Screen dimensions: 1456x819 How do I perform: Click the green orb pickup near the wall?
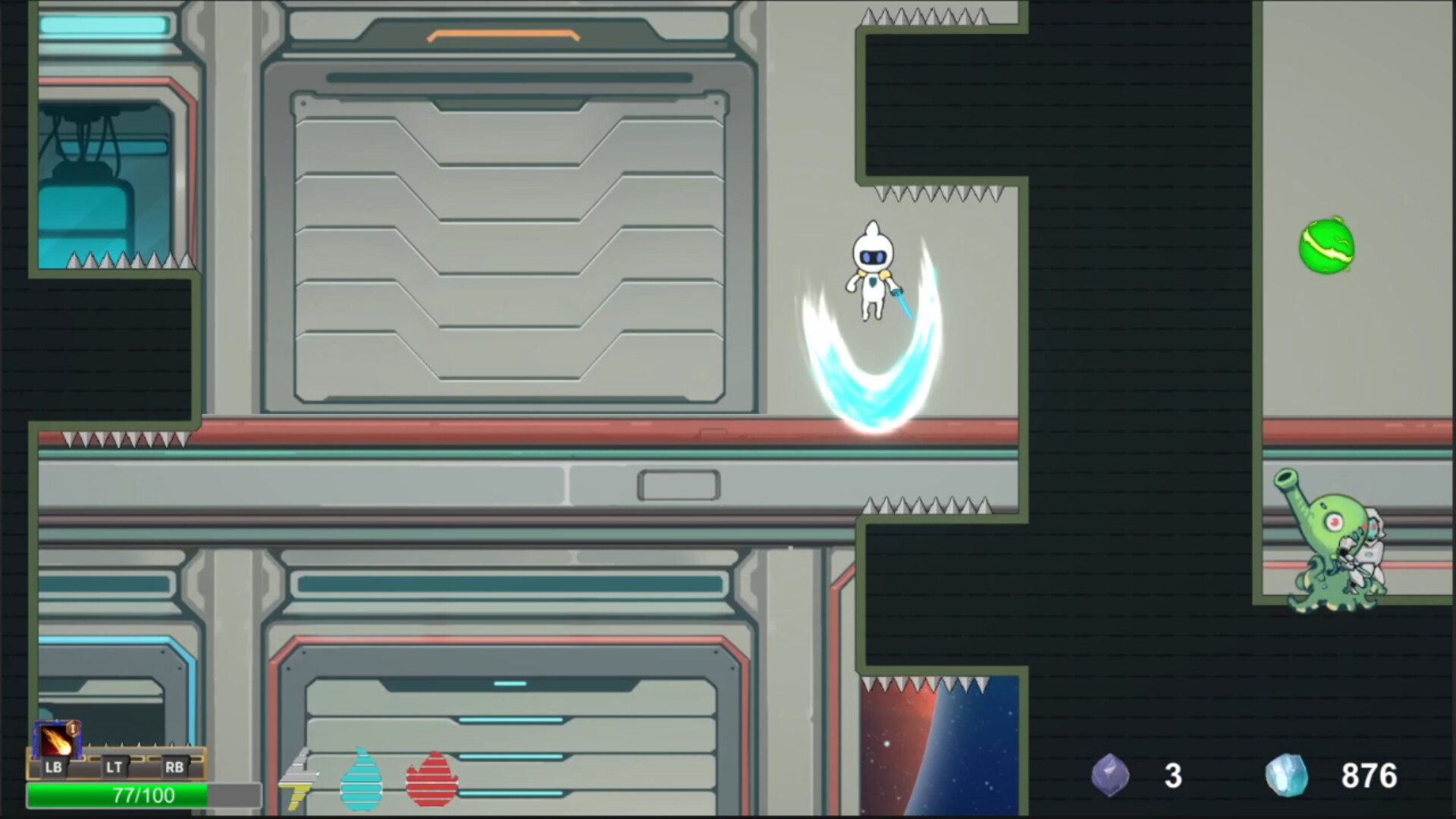1326,246
